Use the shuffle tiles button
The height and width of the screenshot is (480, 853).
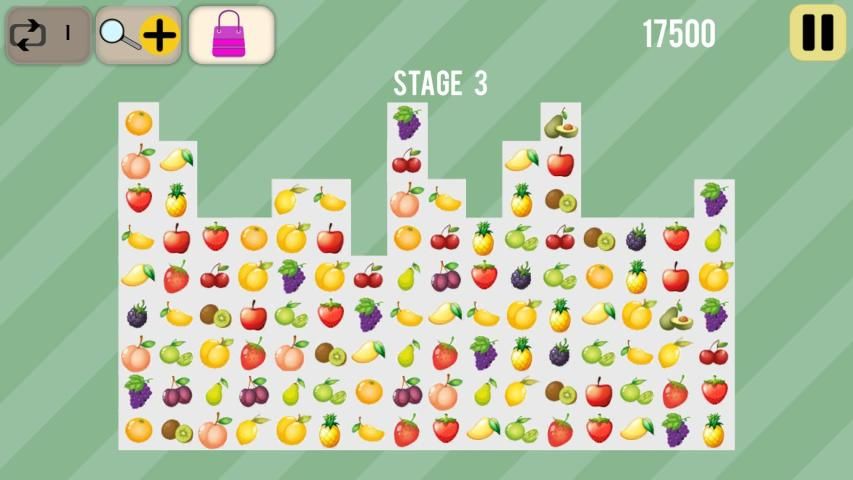[x=48, y=35]
